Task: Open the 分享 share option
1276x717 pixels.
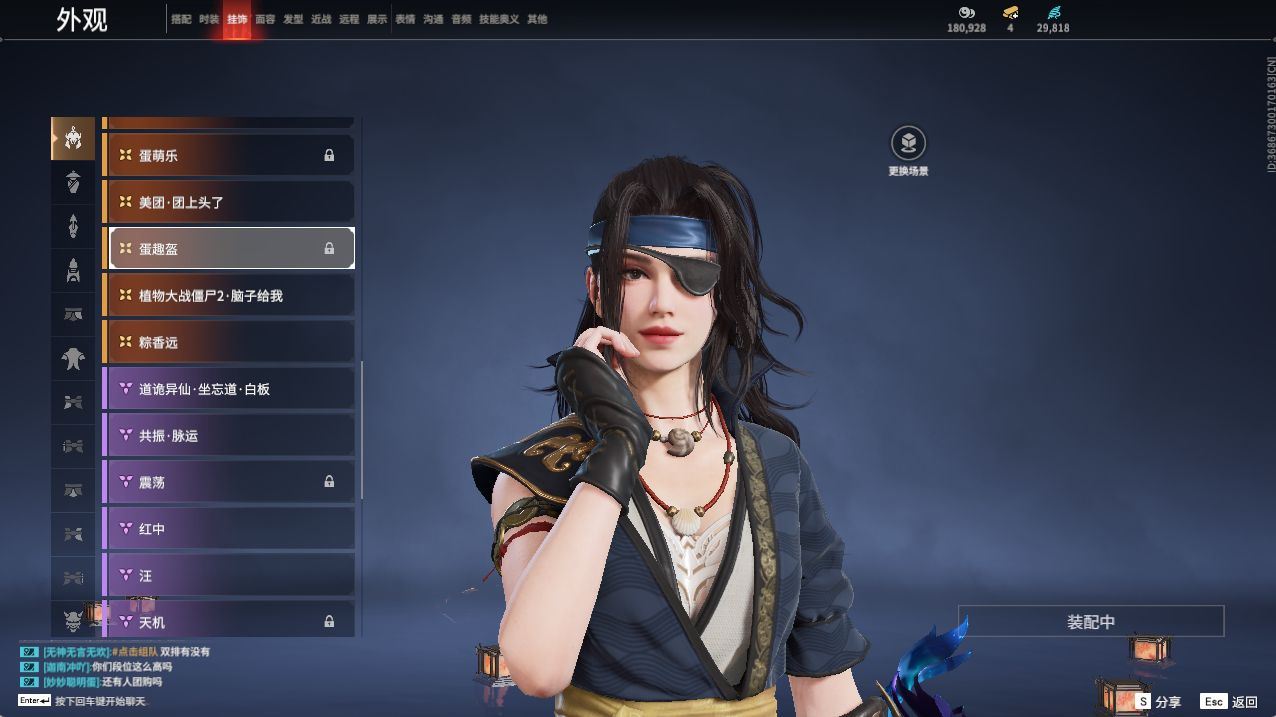Action: point(1158,702)
